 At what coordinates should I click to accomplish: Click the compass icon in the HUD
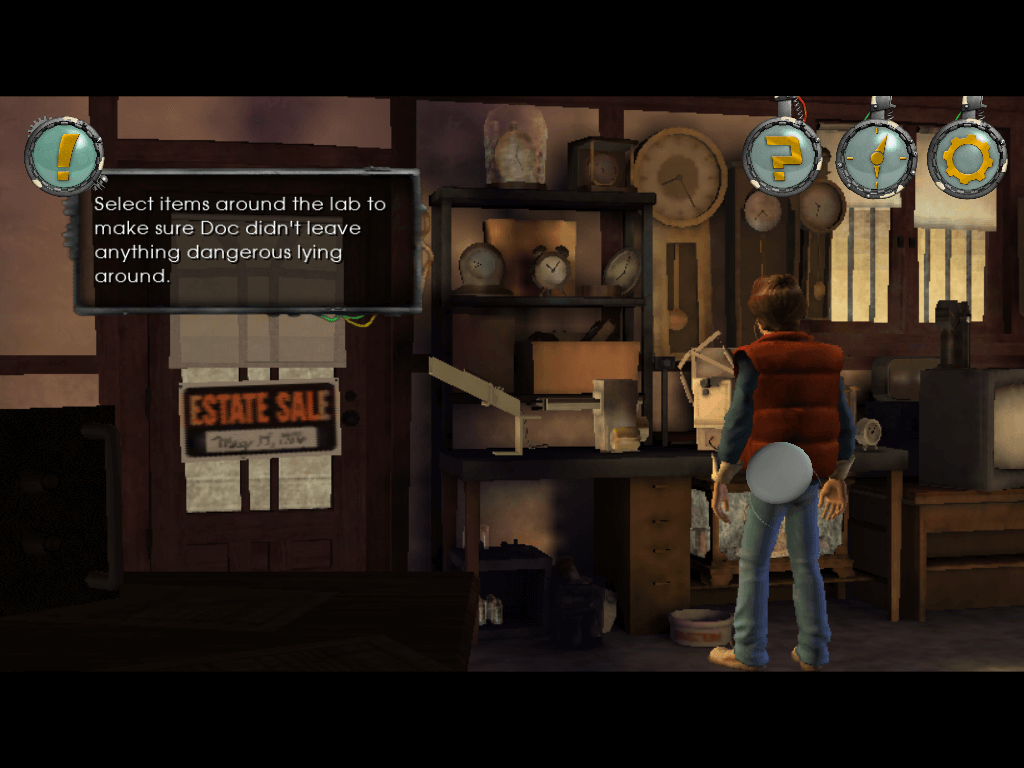[875, 157]
